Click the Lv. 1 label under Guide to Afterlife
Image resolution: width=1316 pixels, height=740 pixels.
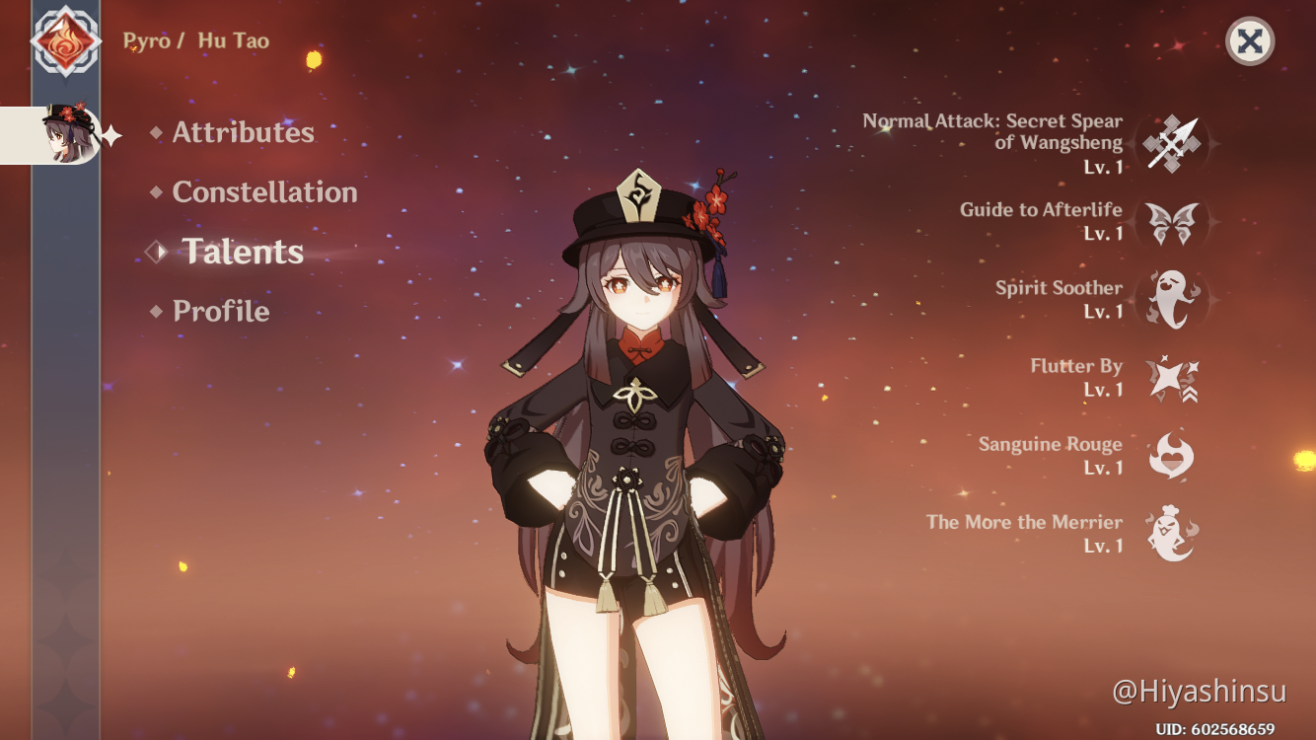pos(1104,233)
